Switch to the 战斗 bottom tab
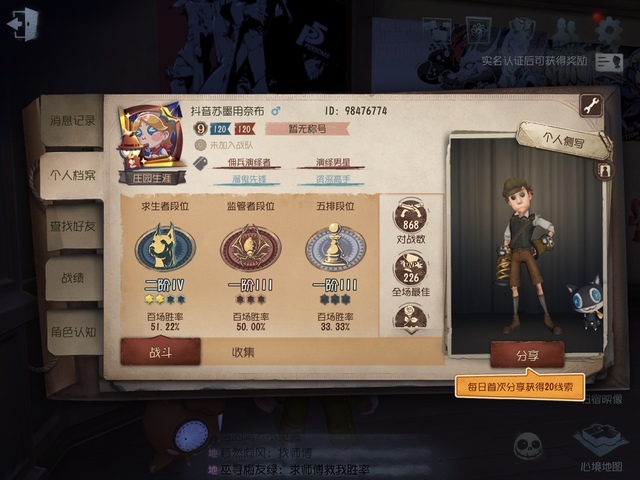The image size is (640, 480). pyautogui.click(x=160, y=352)
